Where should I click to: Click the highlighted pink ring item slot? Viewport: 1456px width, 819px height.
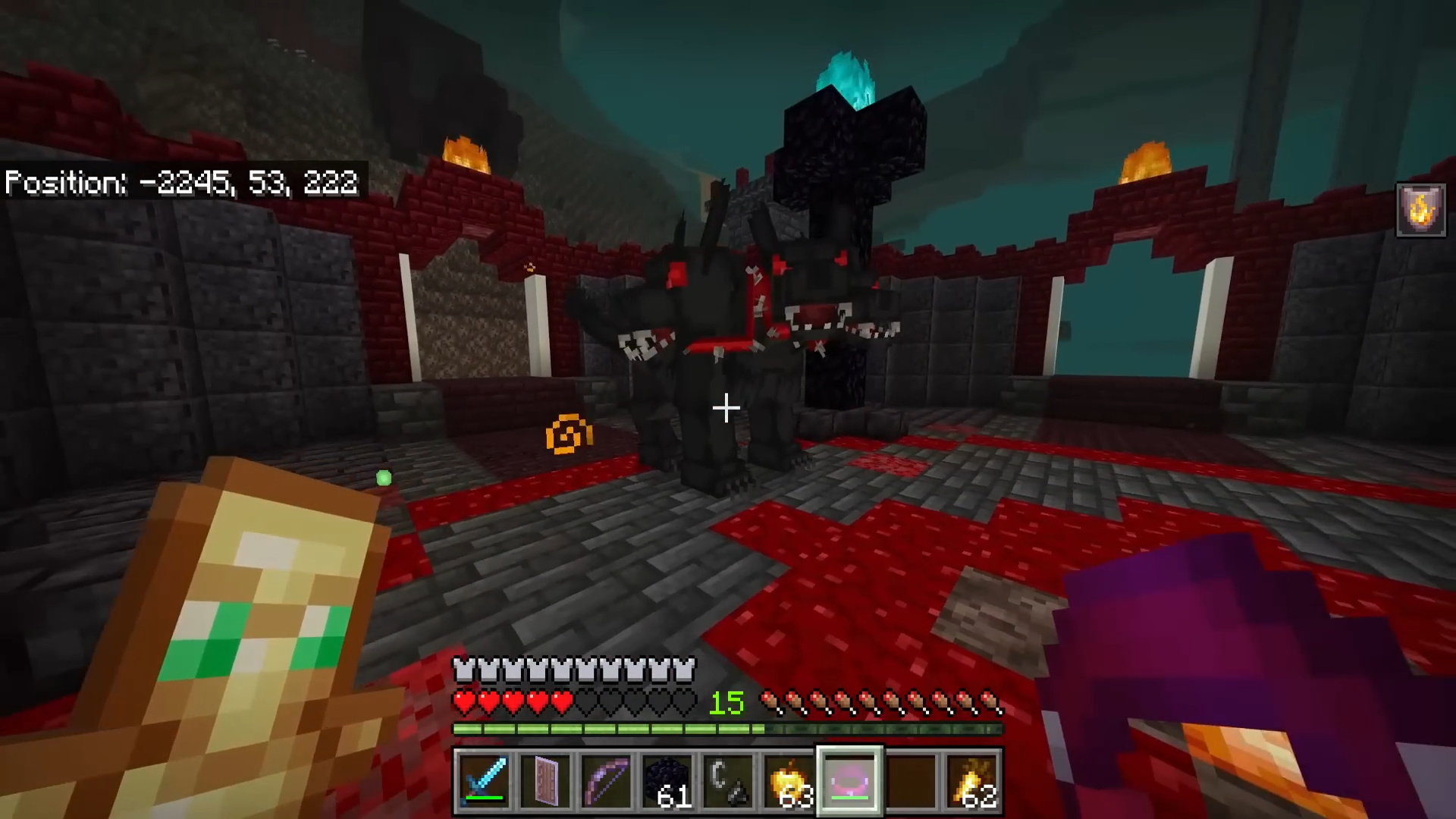849,781
